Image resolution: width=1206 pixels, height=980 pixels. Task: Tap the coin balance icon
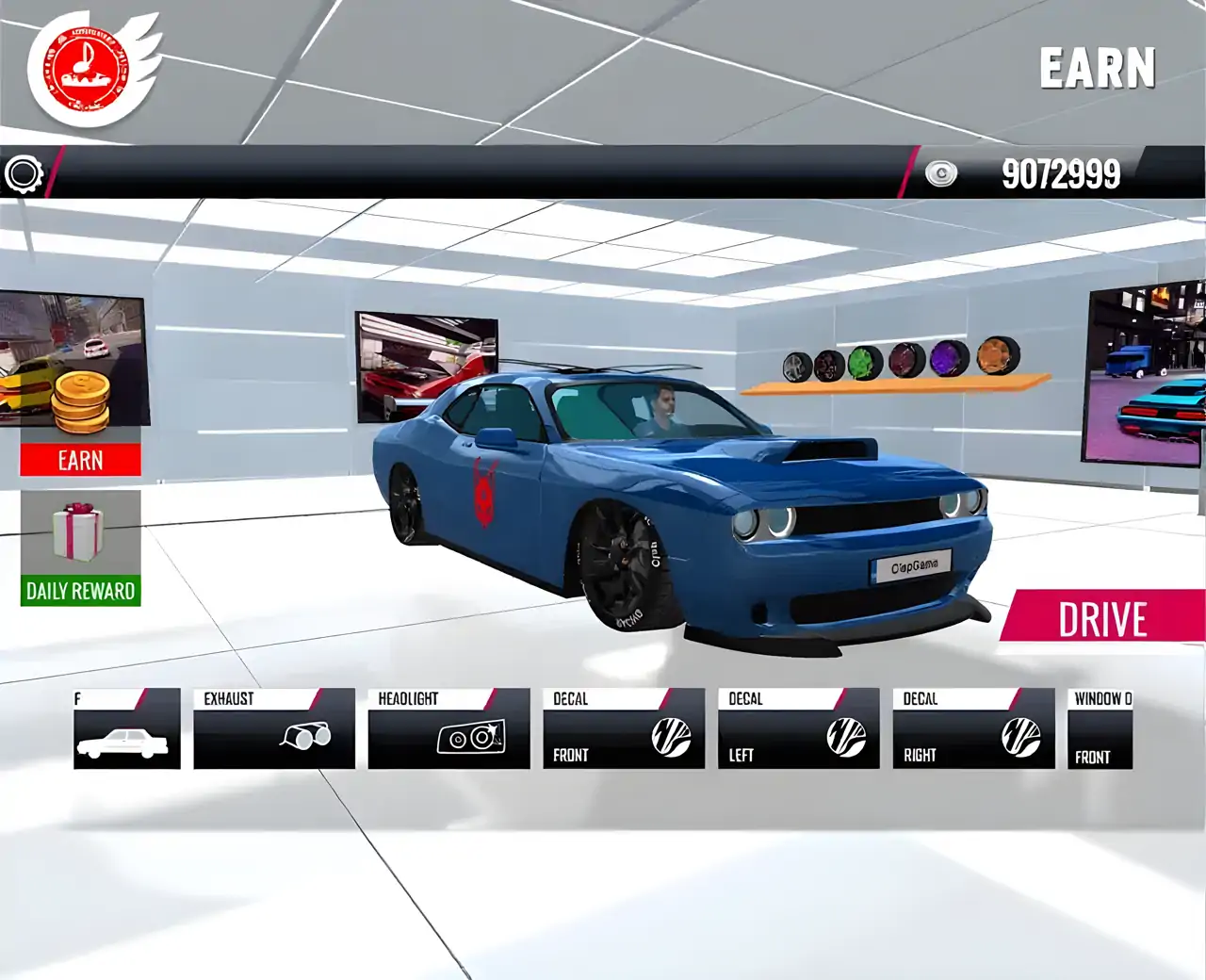click(940, 173)
